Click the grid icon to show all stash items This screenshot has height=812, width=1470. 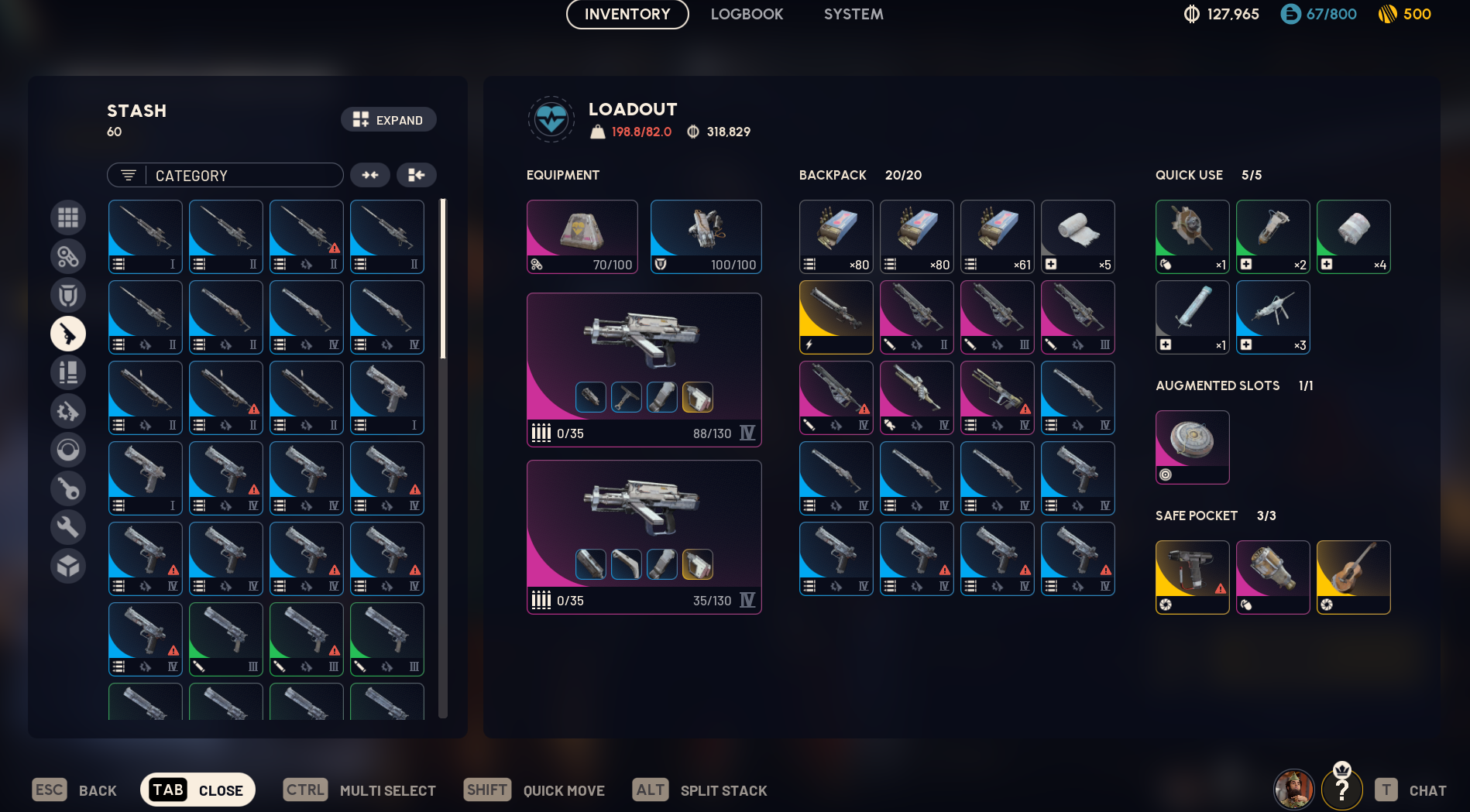pyautogui.click(x=68, y=218)
